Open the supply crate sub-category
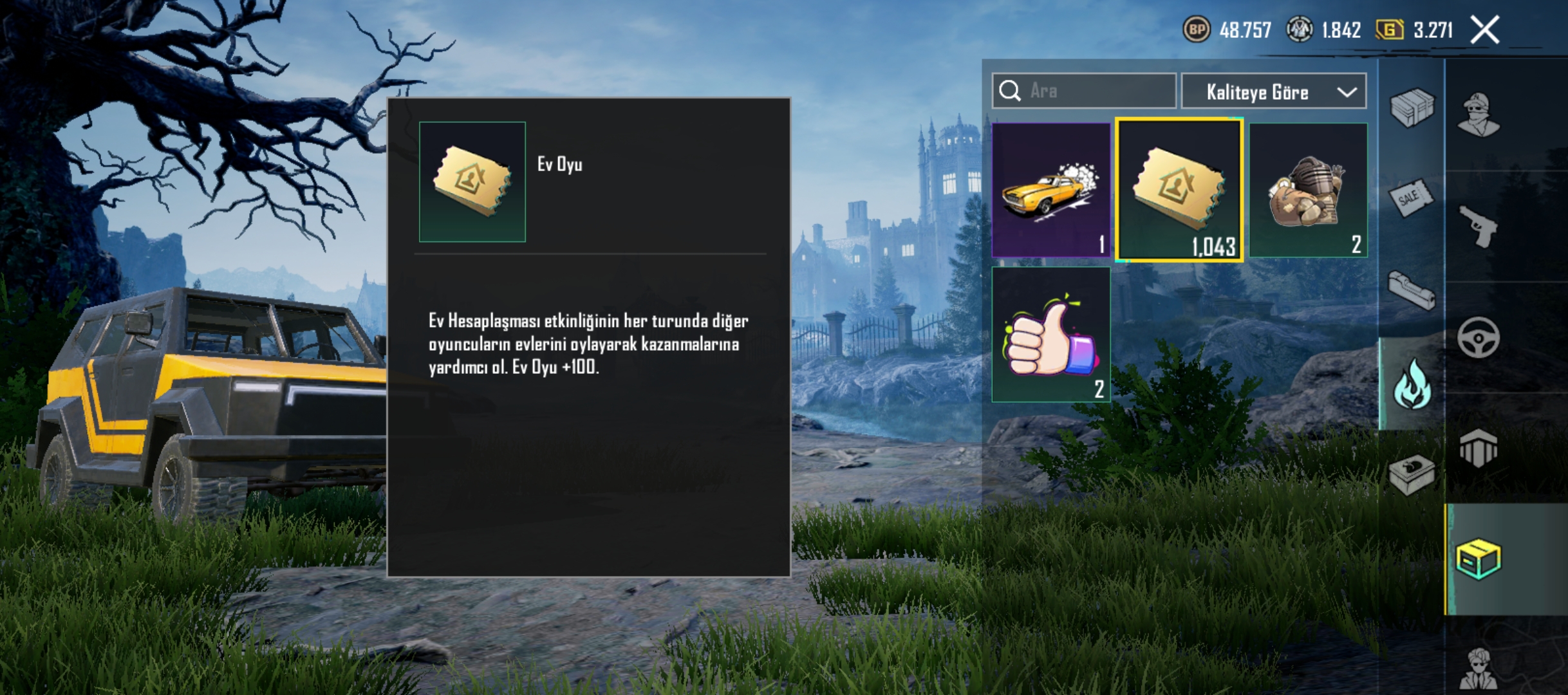Viewport: 1568px width, 695px height. [x=1412, y=107]
